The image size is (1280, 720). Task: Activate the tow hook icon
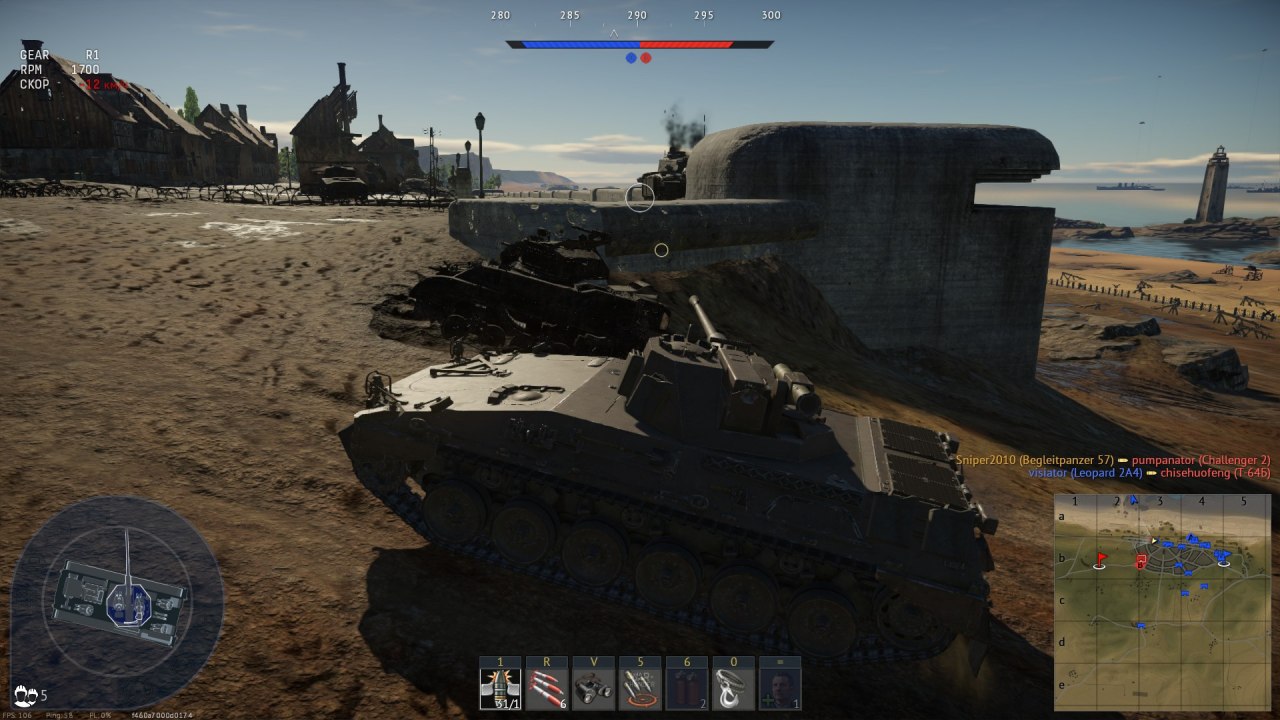[733, 689]
